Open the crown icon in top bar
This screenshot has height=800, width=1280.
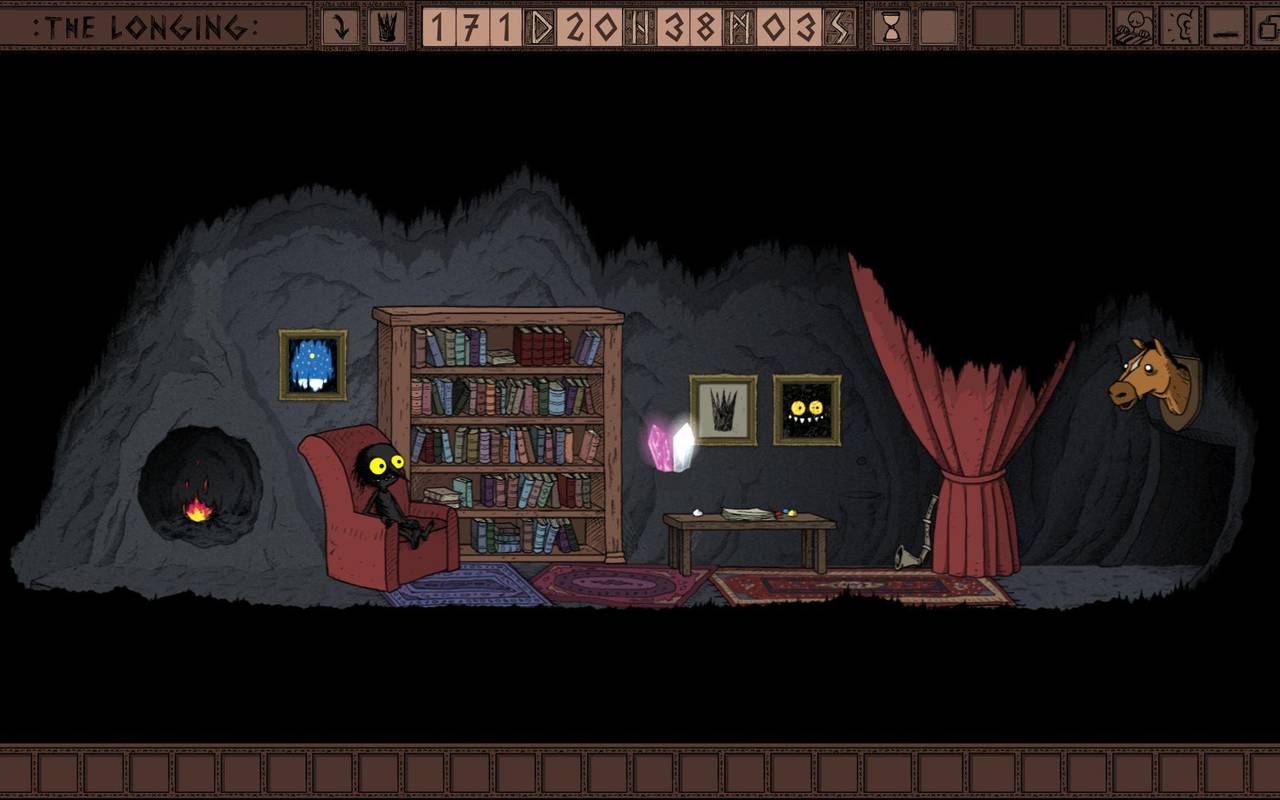(387, 27)
